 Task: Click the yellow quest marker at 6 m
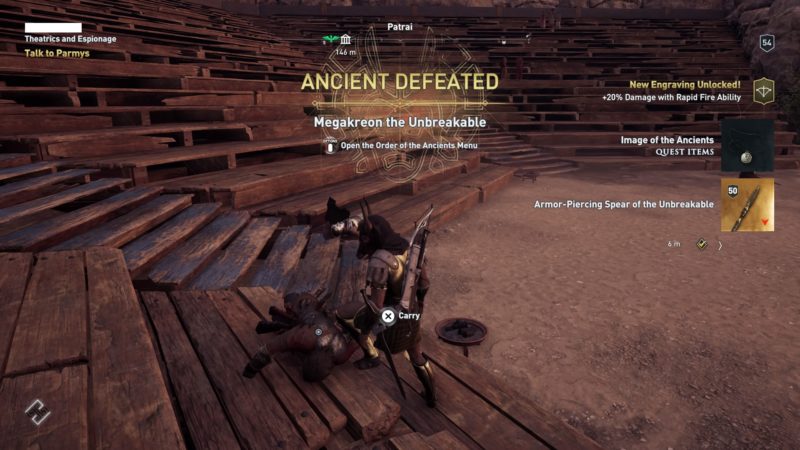tap(702, 243)
